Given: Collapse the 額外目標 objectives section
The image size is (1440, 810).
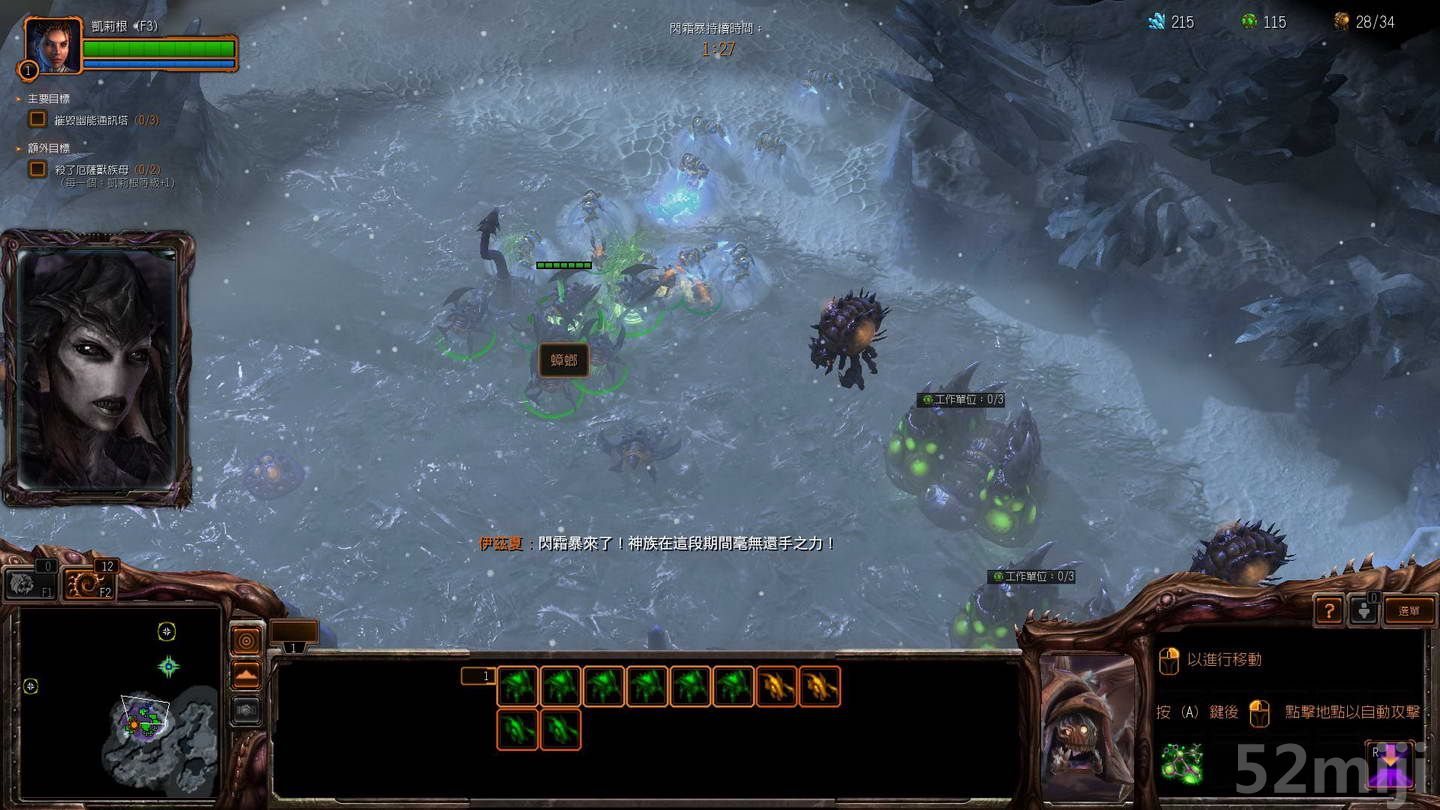Looking at the screenshot, I should 17,148.
